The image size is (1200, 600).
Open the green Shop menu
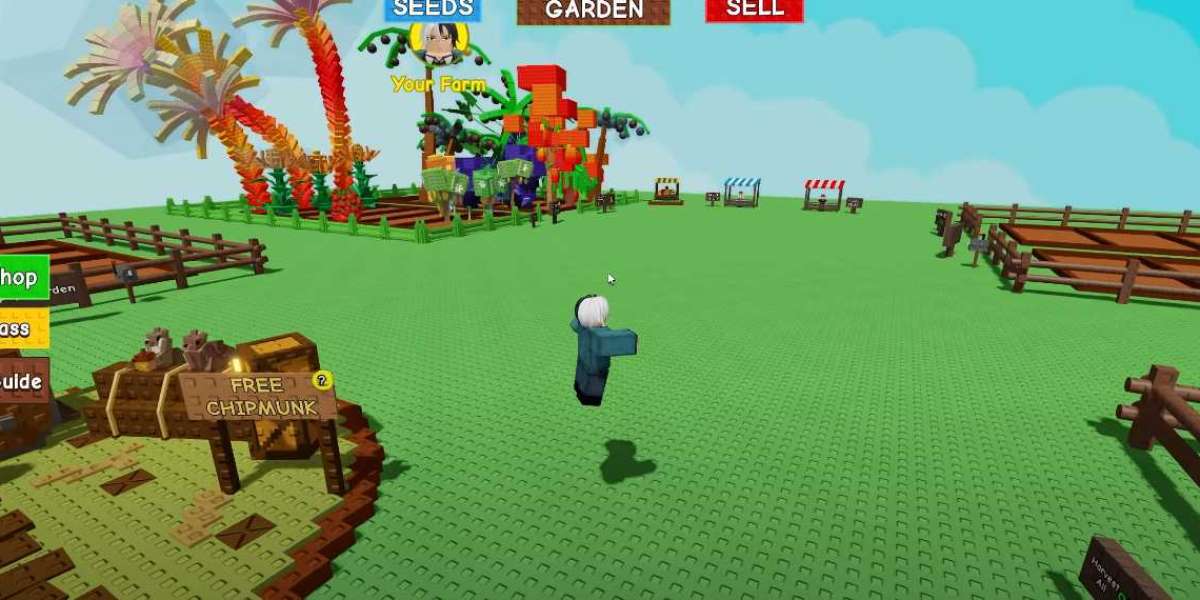click(x=22, y=277)
